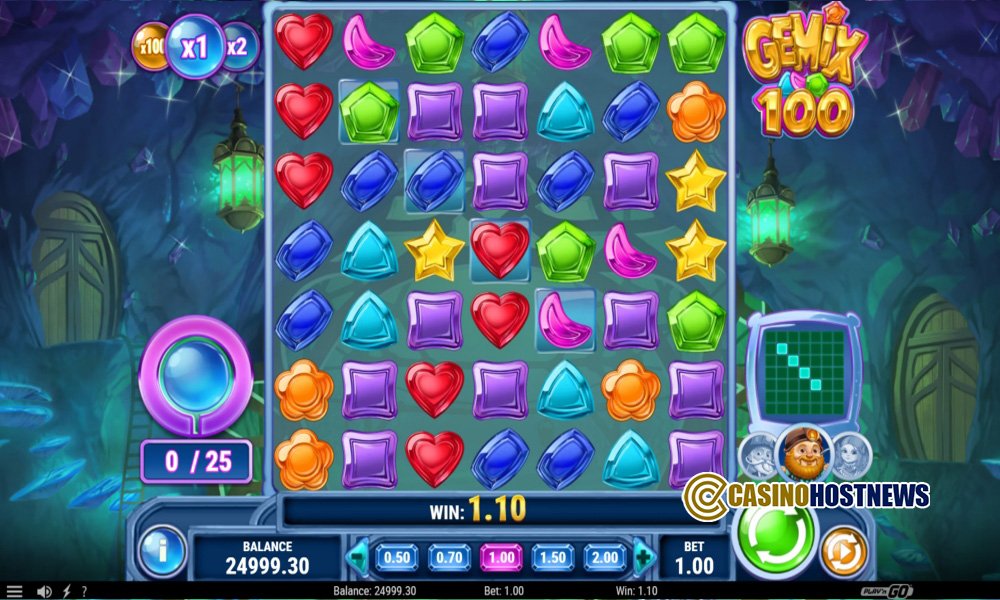
Task: Increase bet with the plus arrow
Action: [643, 557]
